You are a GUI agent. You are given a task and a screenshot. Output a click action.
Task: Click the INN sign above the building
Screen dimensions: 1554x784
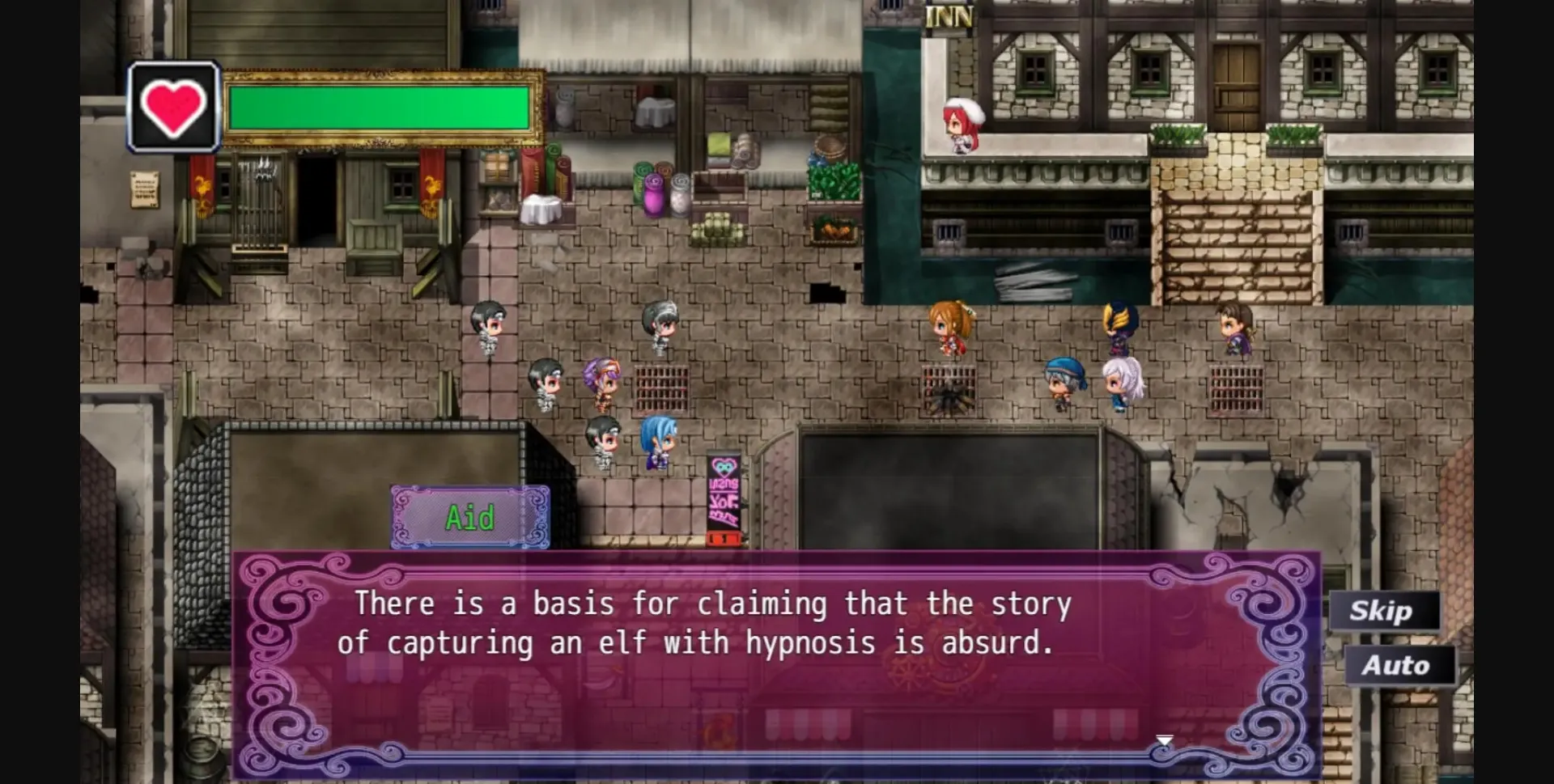click(951, 15)
